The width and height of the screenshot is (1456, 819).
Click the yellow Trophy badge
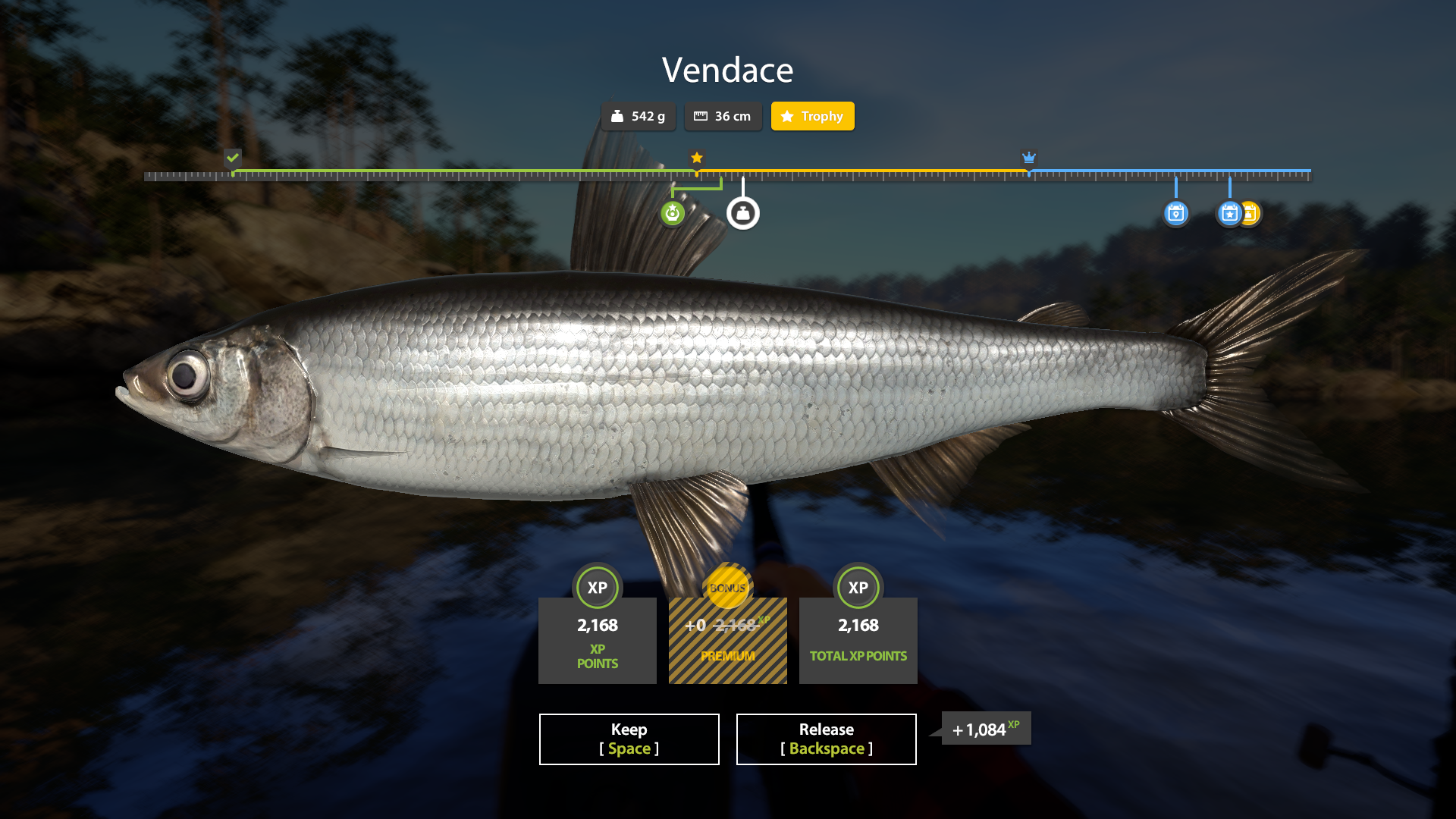pyautogui.click(x=812, y=116)
